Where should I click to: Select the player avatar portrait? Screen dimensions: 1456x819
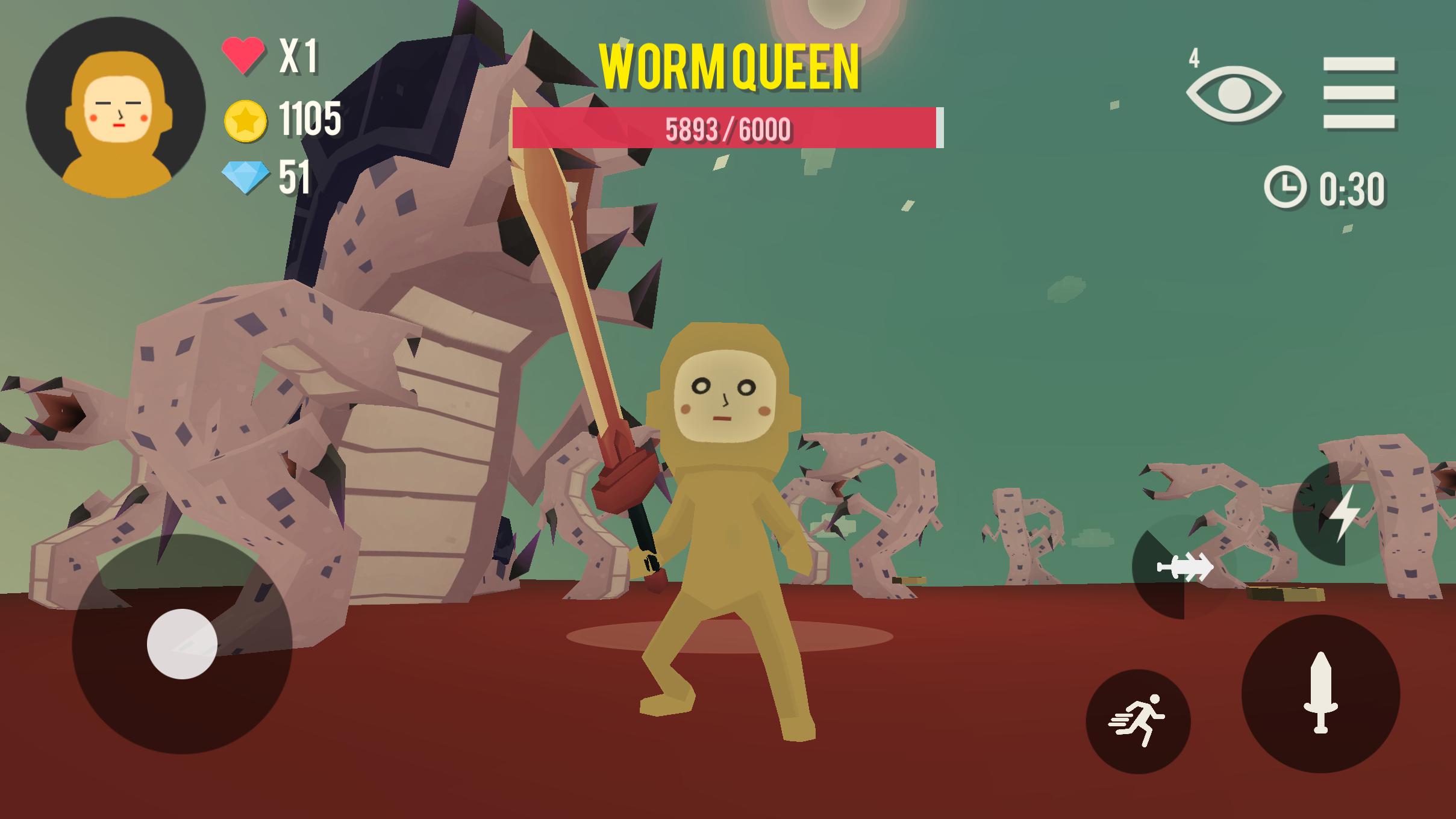click(x=116, y=107)
